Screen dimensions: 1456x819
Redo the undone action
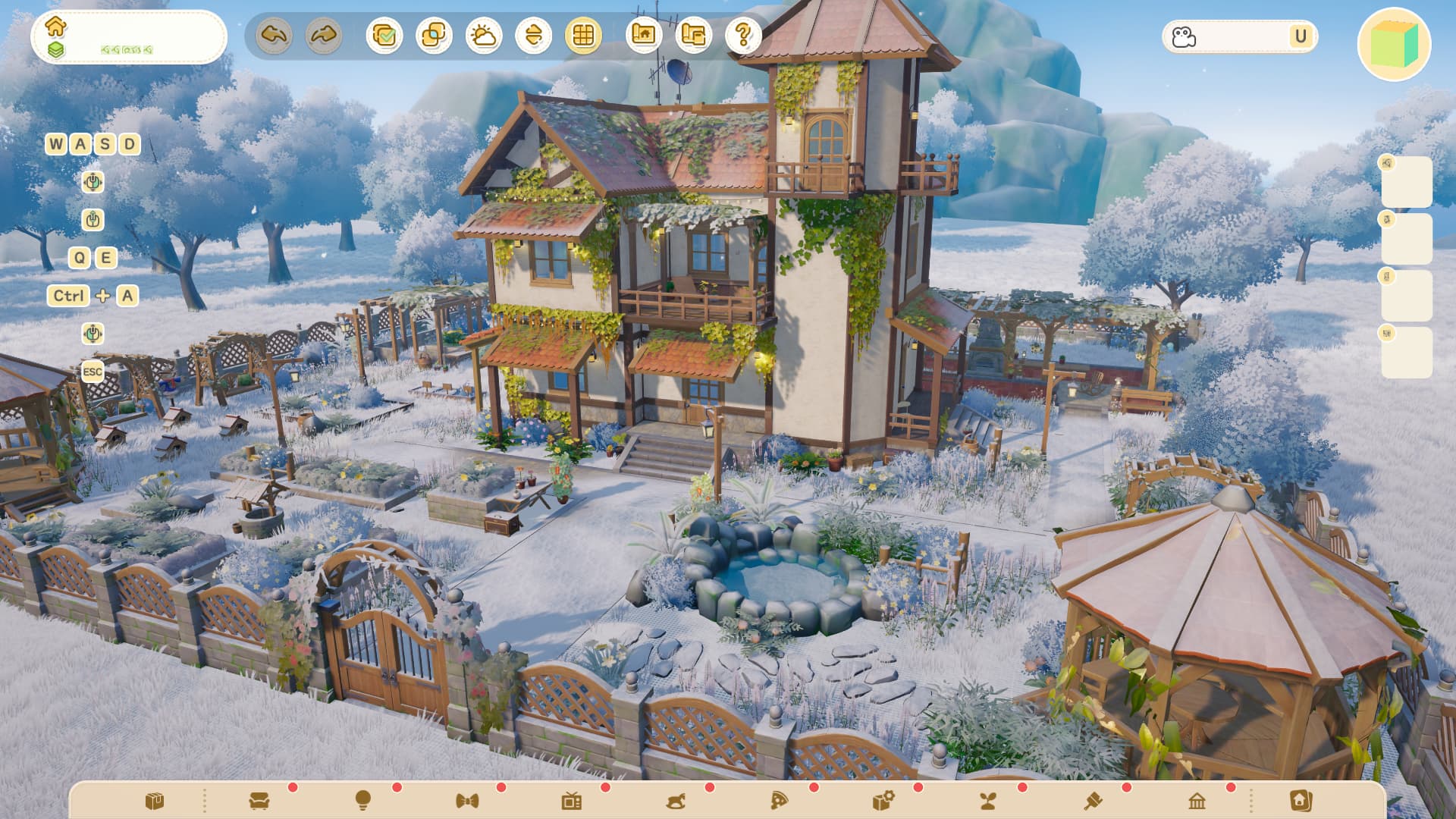324,36
